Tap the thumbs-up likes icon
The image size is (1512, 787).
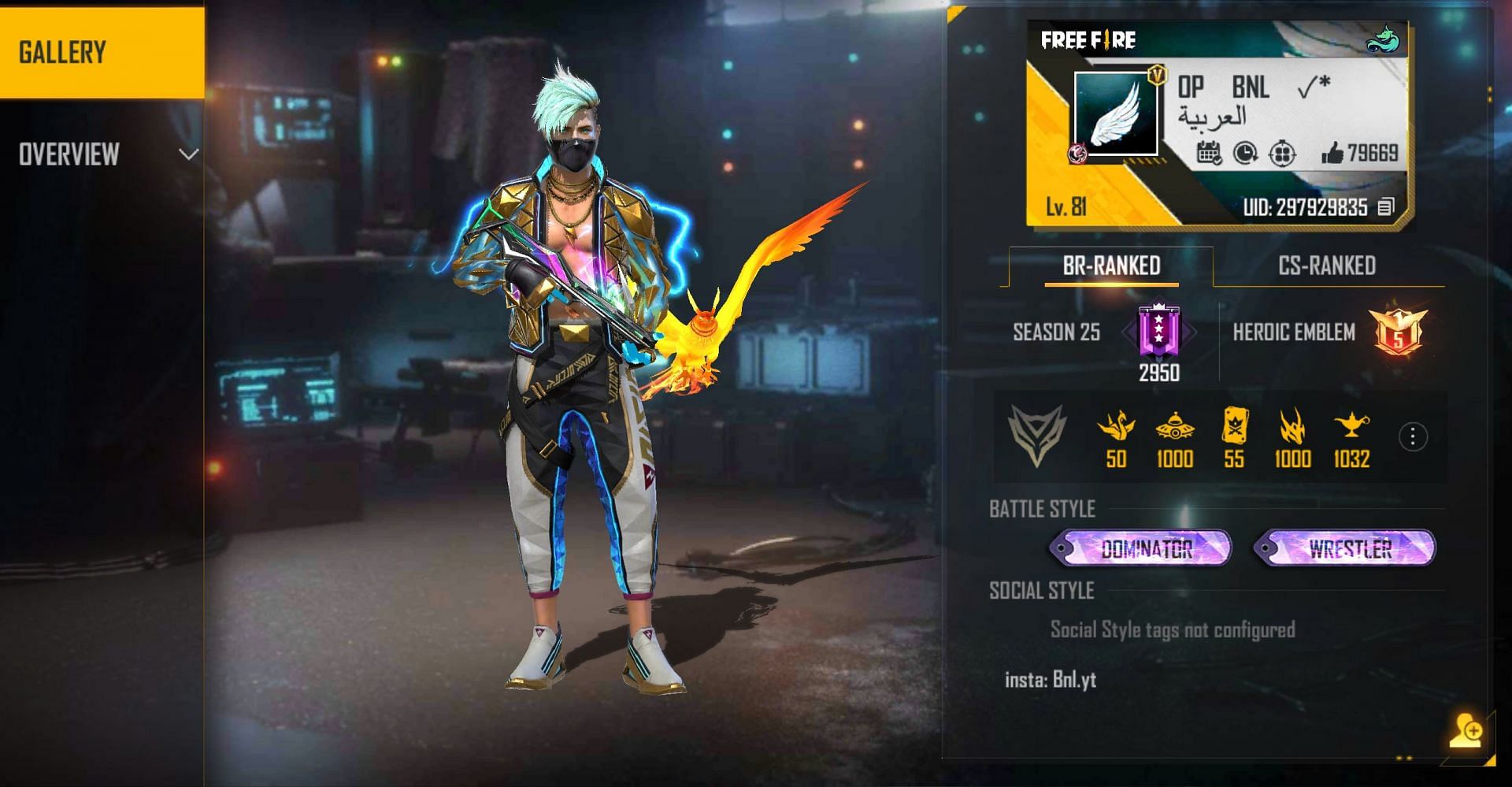(1332, 153)
